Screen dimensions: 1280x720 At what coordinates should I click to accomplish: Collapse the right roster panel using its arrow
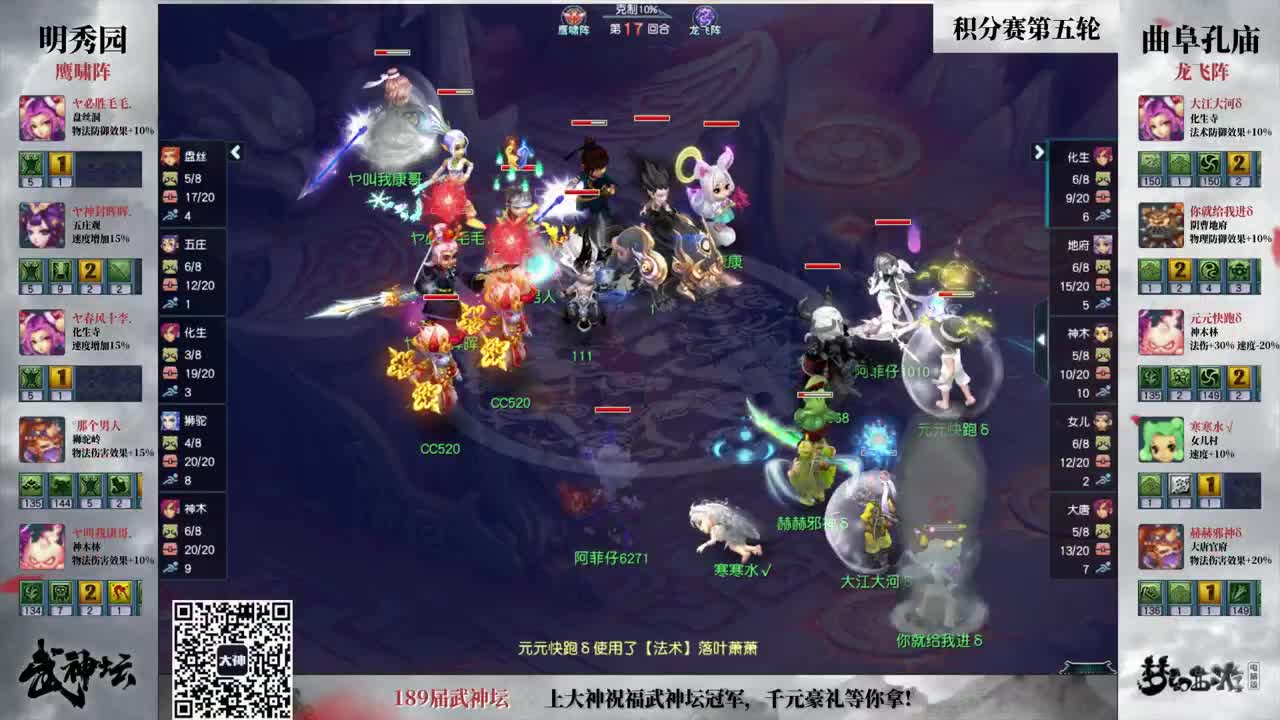(1039, 152)
